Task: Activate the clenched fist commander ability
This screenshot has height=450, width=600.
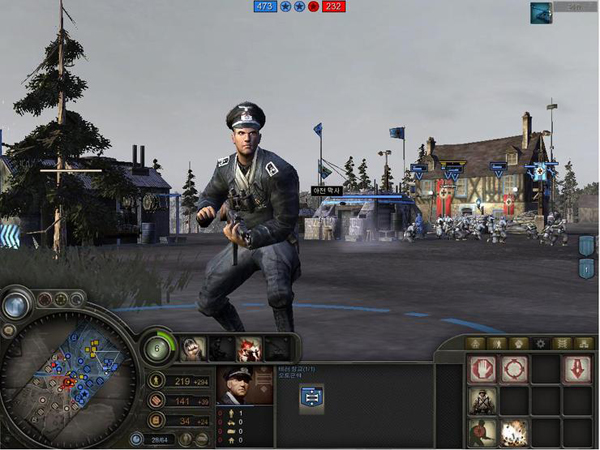Action: pos(192,348)
